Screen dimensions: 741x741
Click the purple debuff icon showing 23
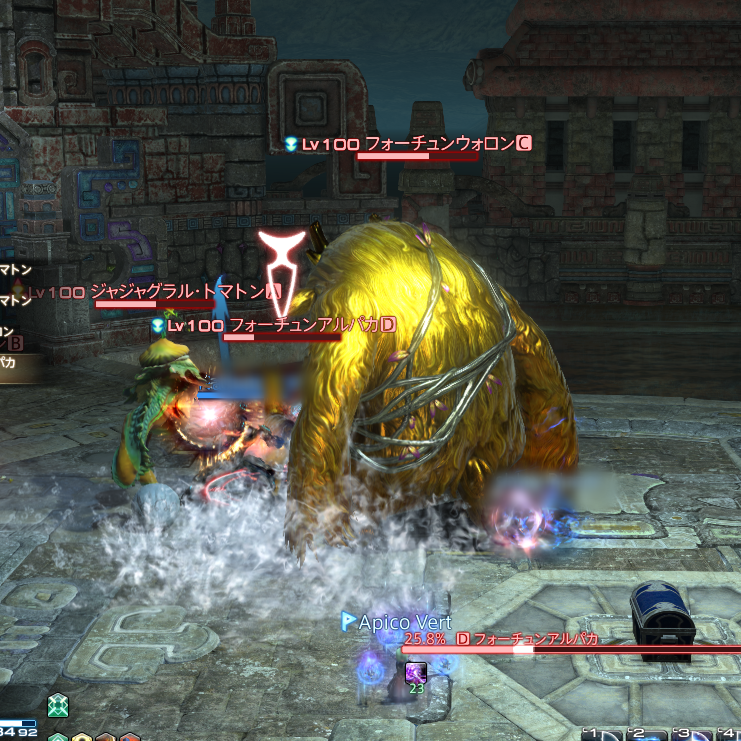pos(416,672)
